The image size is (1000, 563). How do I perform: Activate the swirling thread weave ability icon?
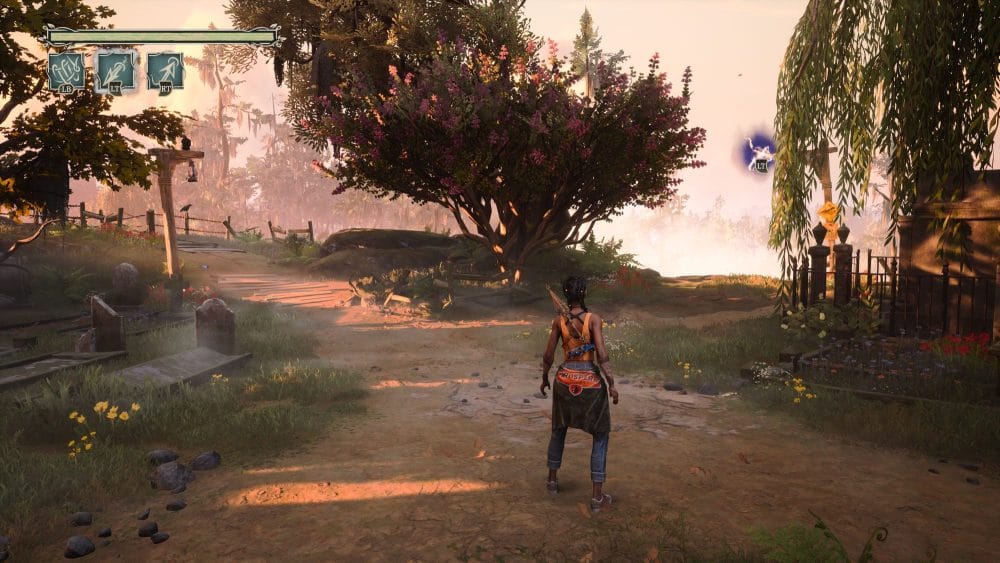(66, 71)
